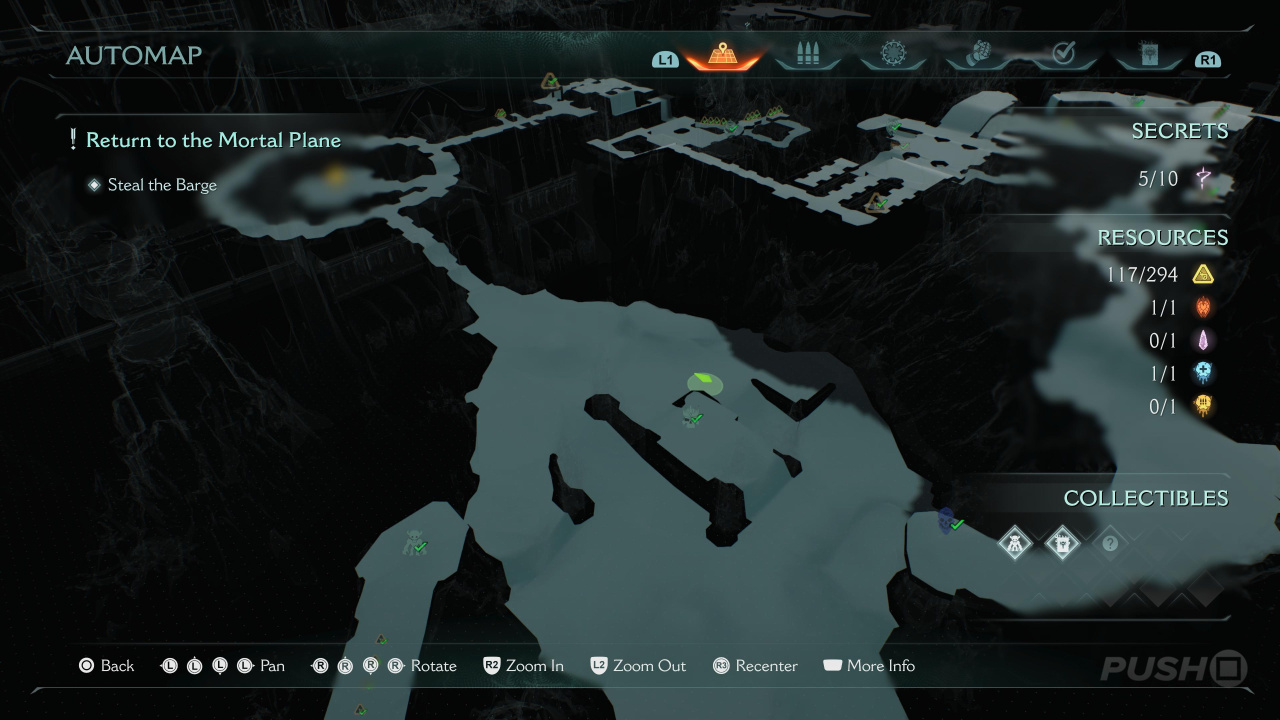This screenshot has height=720, width=1280.
Task: Click the blue collectible marker with checkmark
Action: (x=947, y=519)
